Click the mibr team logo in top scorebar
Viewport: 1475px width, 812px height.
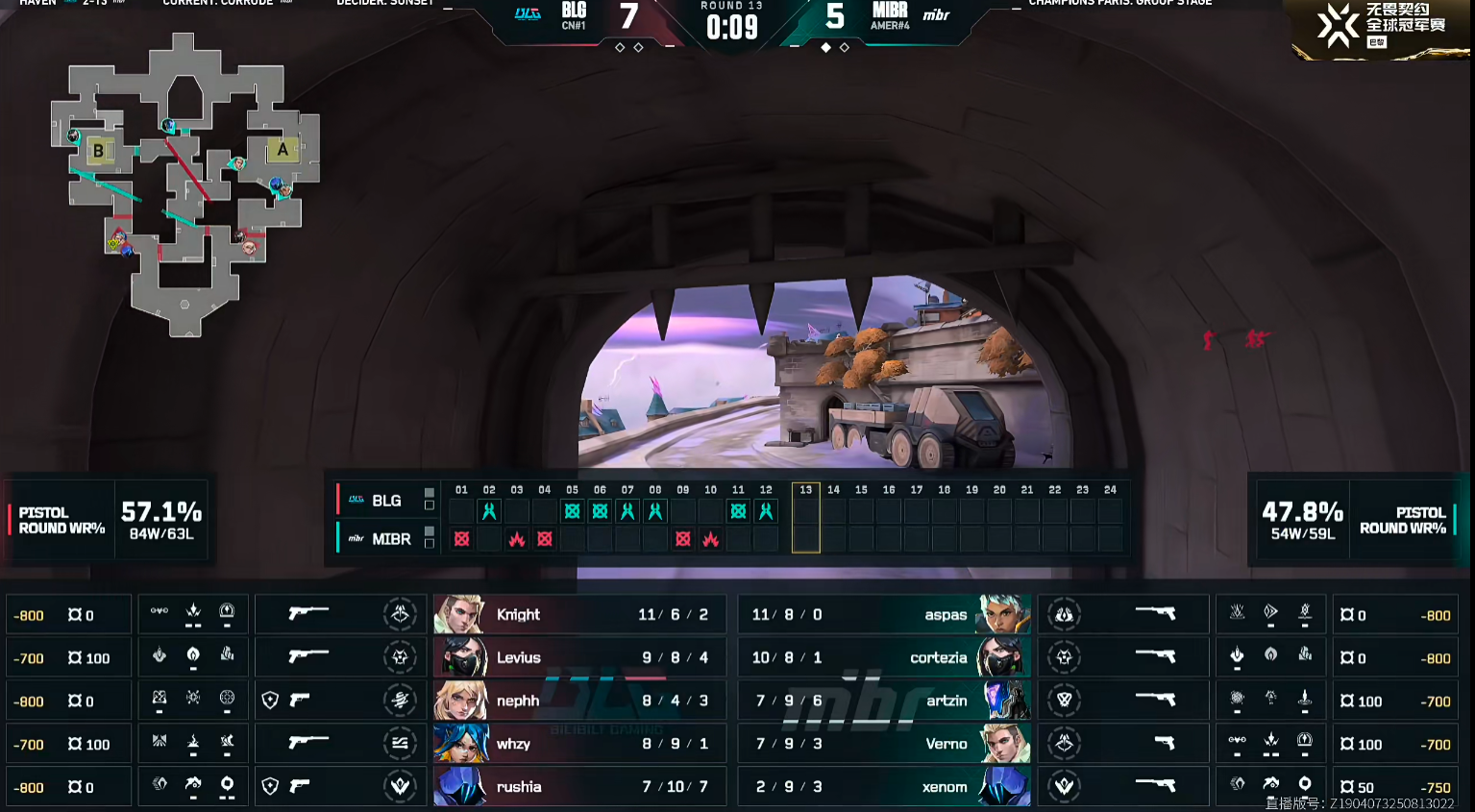(x=936, y=15)
